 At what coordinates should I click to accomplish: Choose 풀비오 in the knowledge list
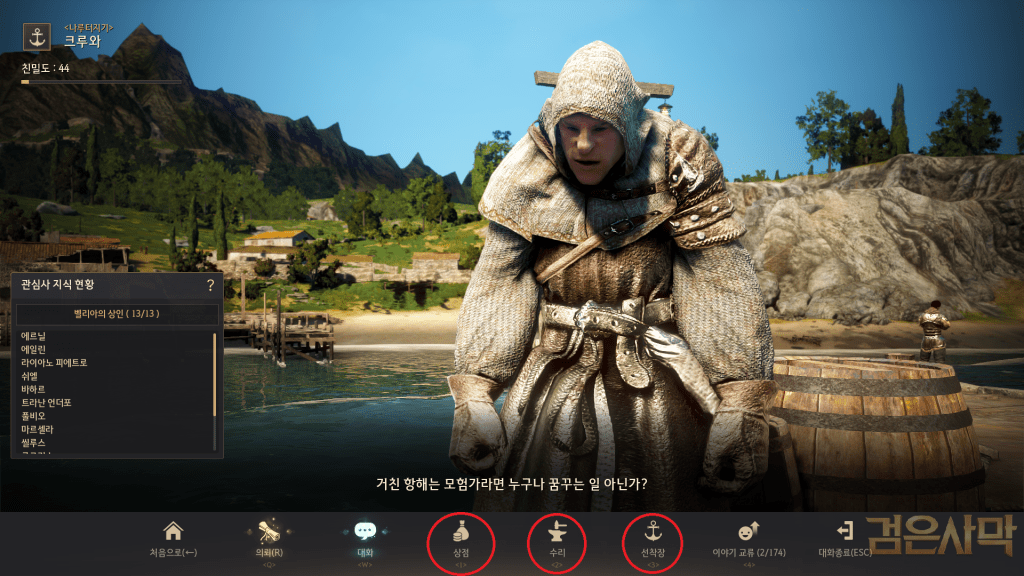click(x=34, y=416)
